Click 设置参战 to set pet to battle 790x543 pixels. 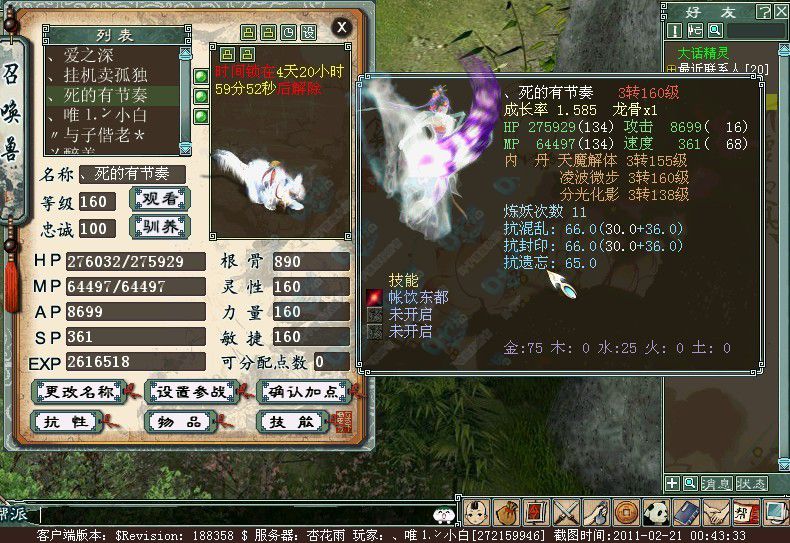click(189, 391)
